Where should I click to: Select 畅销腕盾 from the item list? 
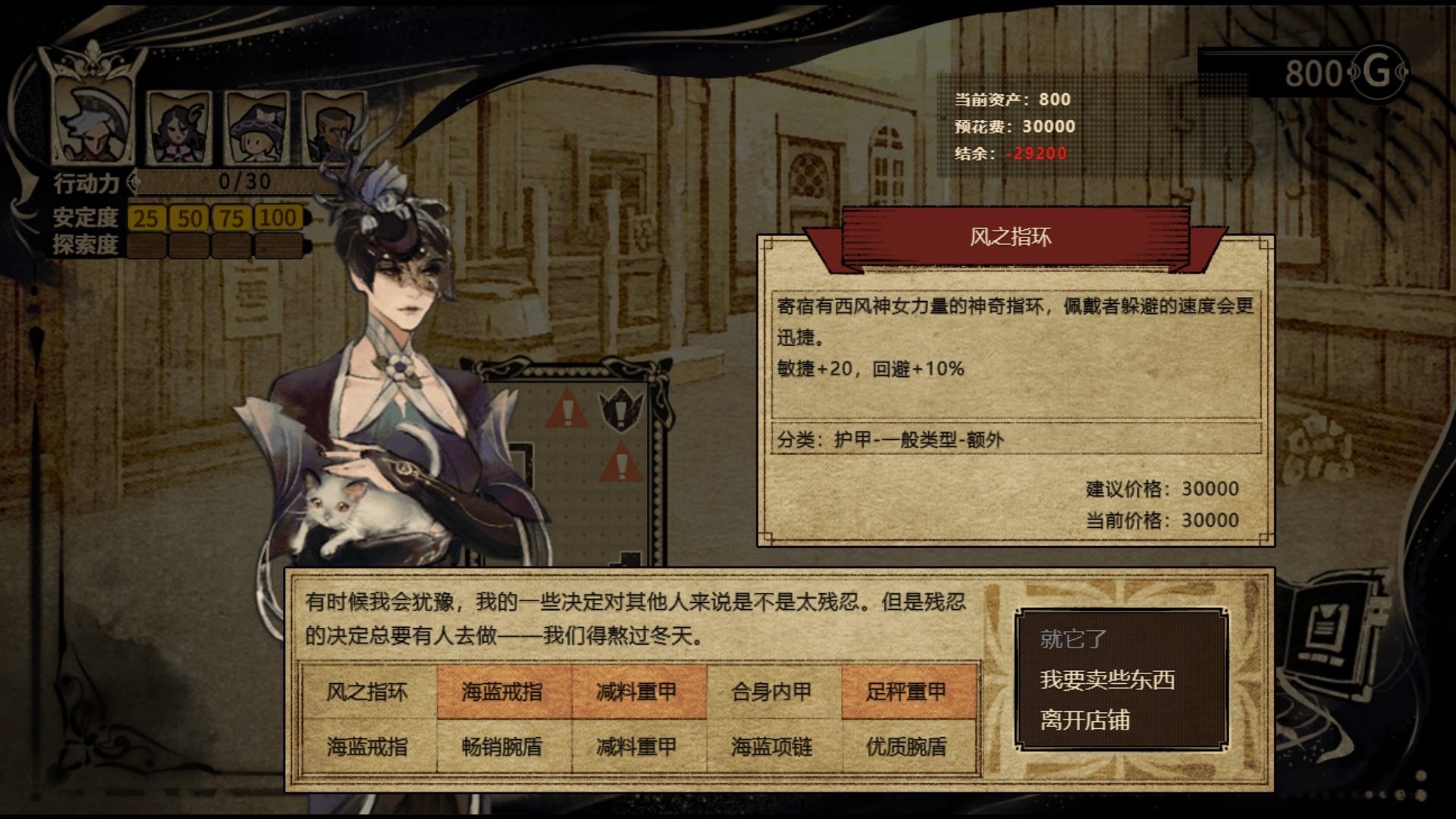(504, 747)
